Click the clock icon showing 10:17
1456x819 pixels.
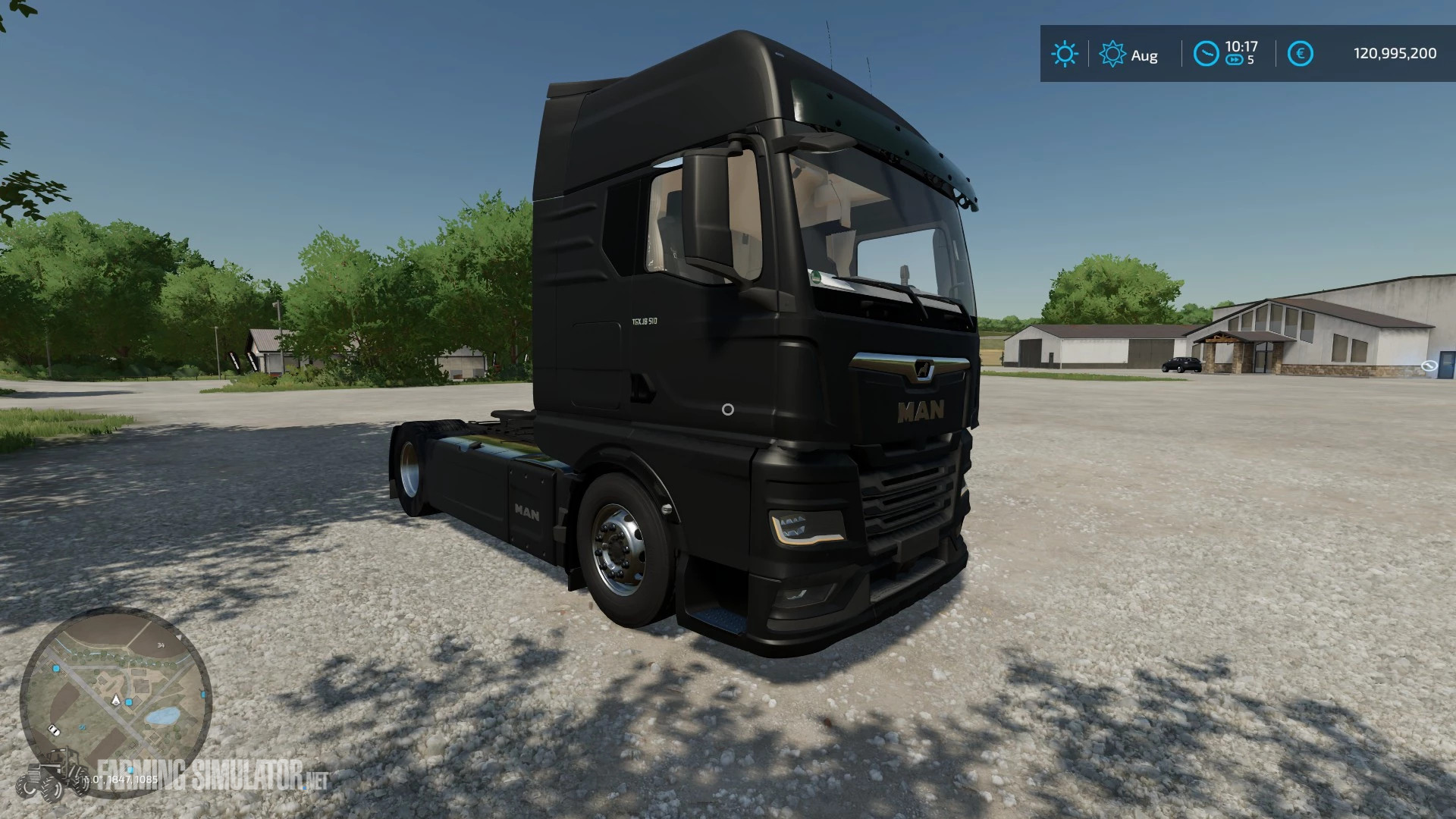pos(1207,52)
